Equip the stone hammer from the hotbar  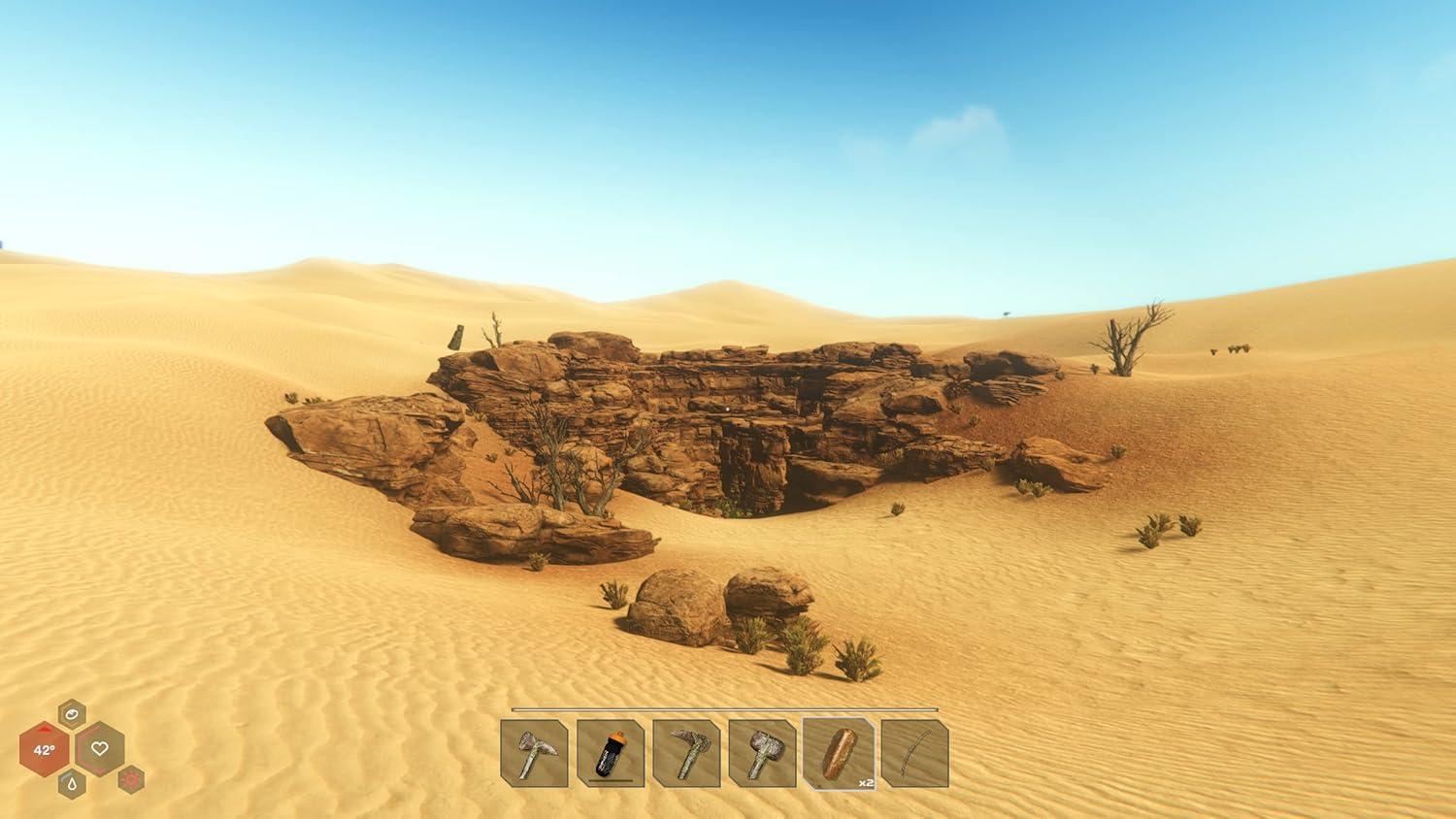(x=764, y=755)
